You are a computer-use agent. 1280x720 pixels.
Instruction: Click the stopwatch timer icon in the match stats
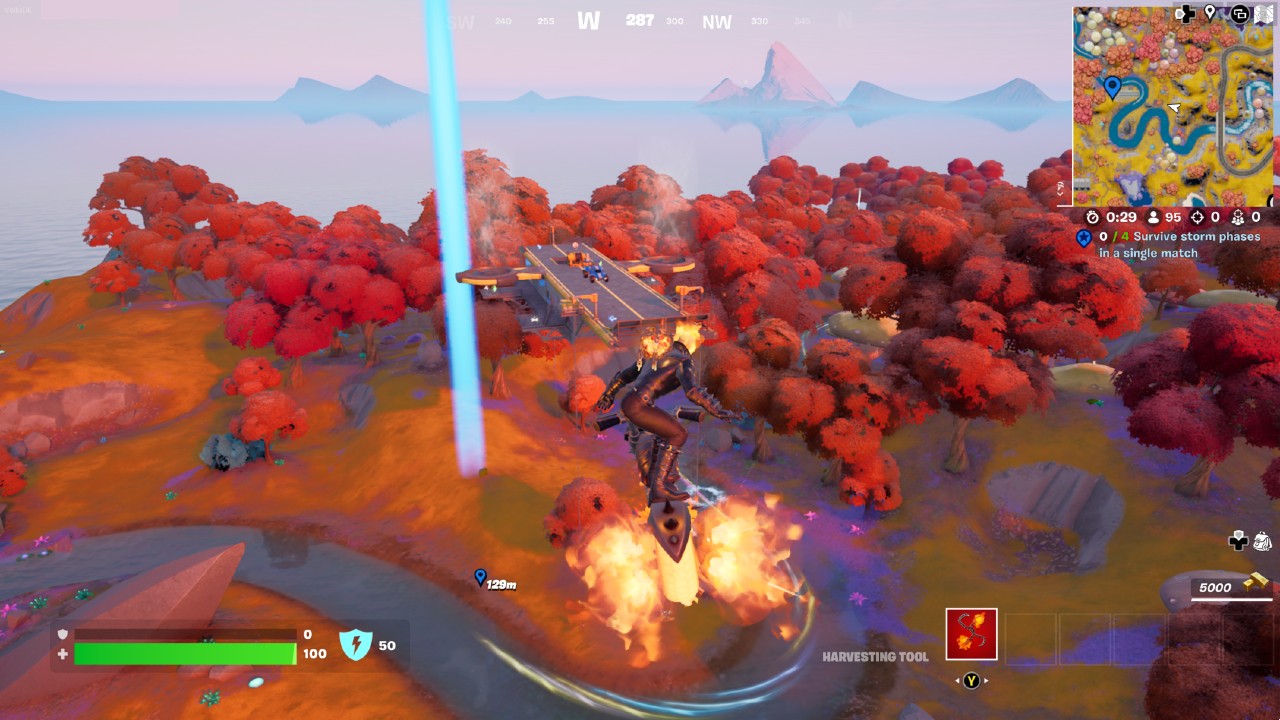1093,217
